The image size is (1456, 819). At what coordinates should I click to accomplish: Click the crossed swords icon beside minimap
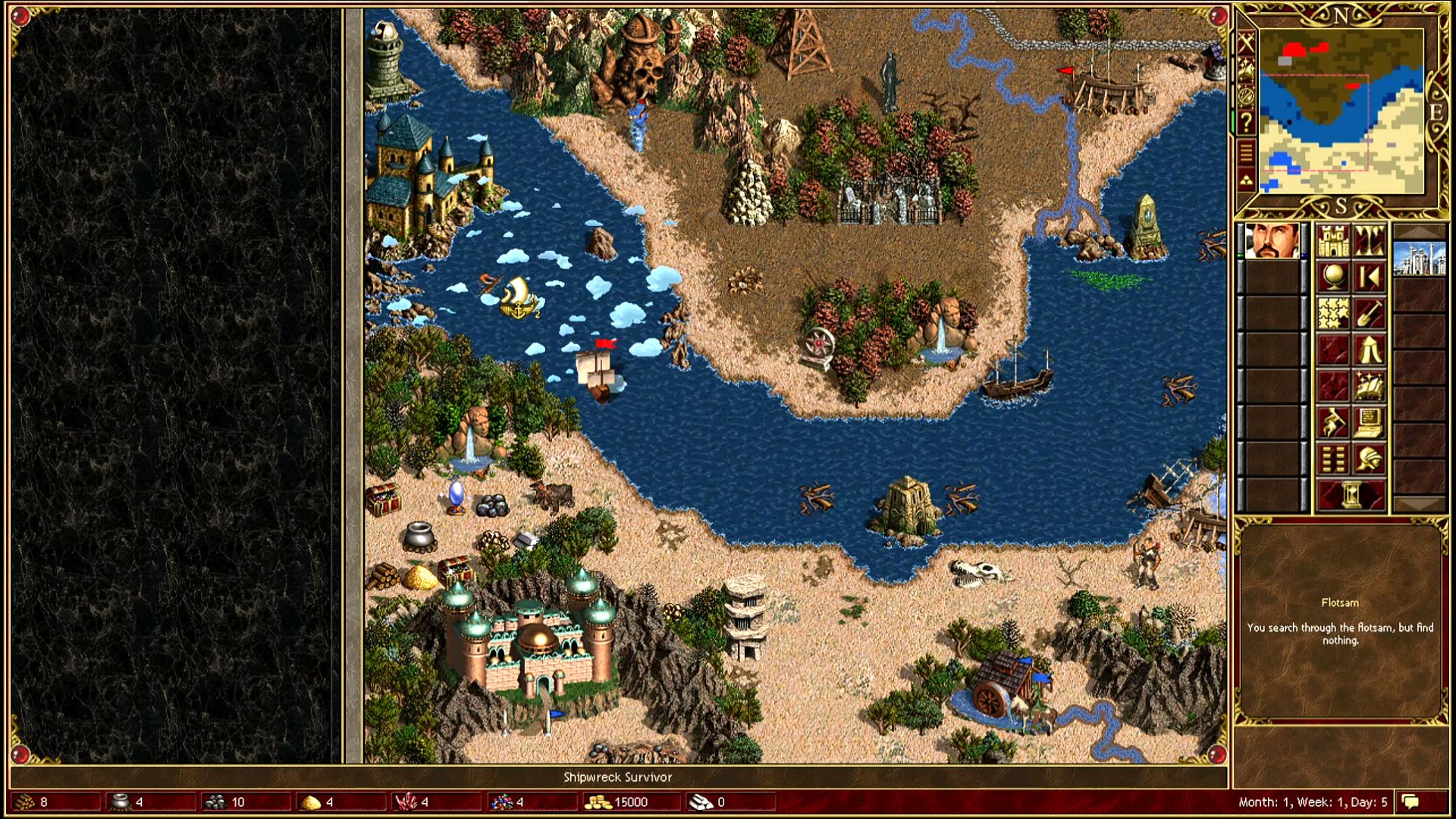coord(1246,43)
